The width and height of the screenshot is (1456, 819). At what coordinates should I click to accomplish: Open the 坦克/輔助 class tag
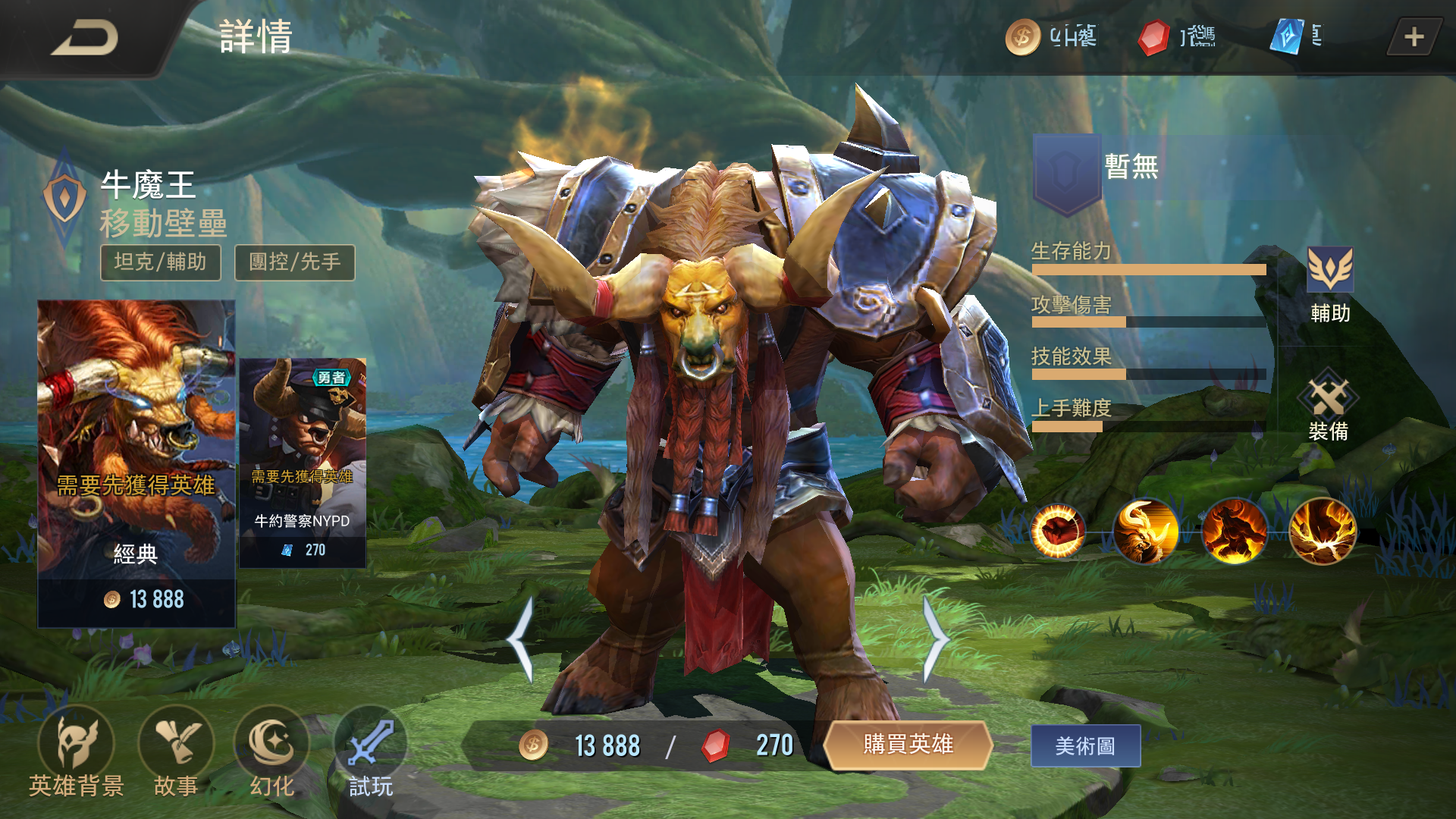pos(160,262)
